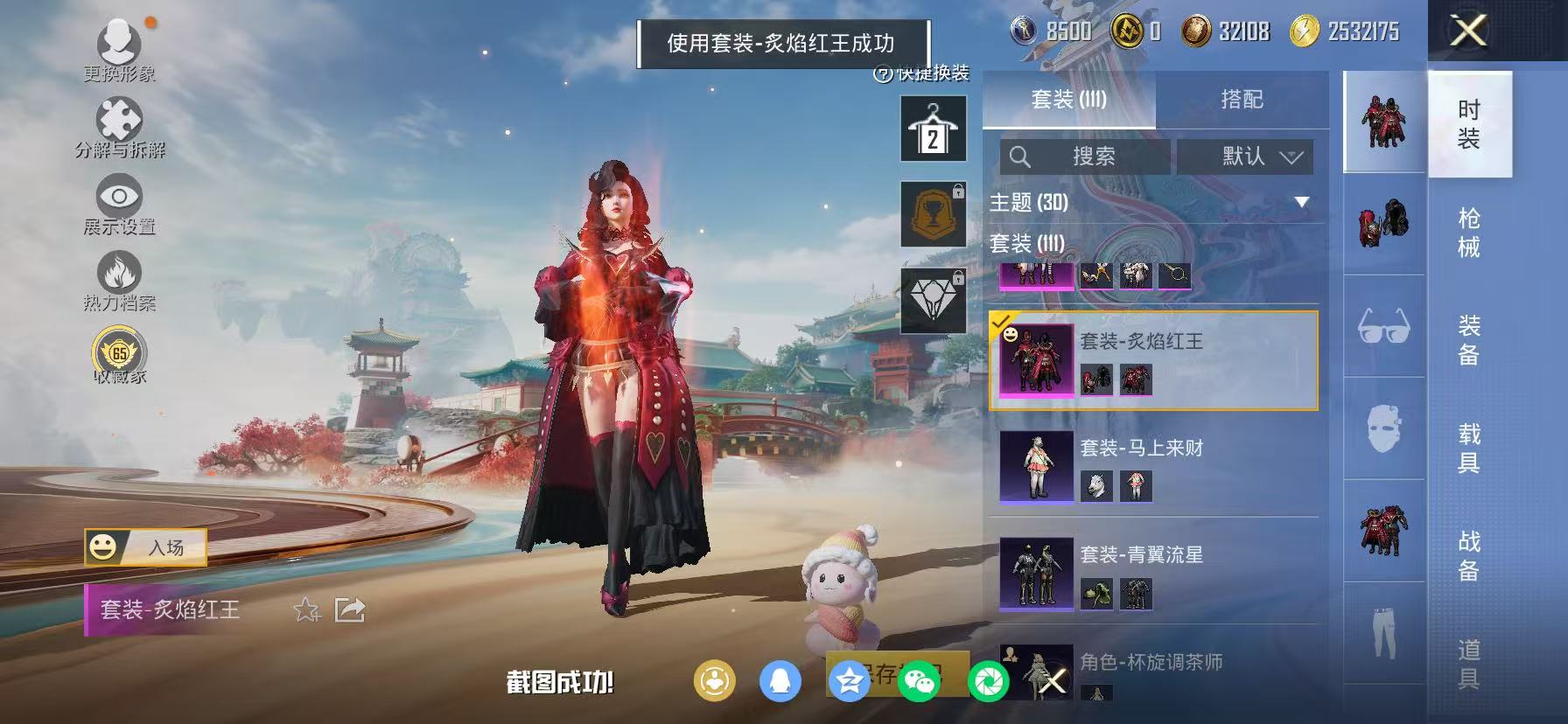Expand the 入场 emote selector
1568x724 pixels.
click(x=147, y=547)
